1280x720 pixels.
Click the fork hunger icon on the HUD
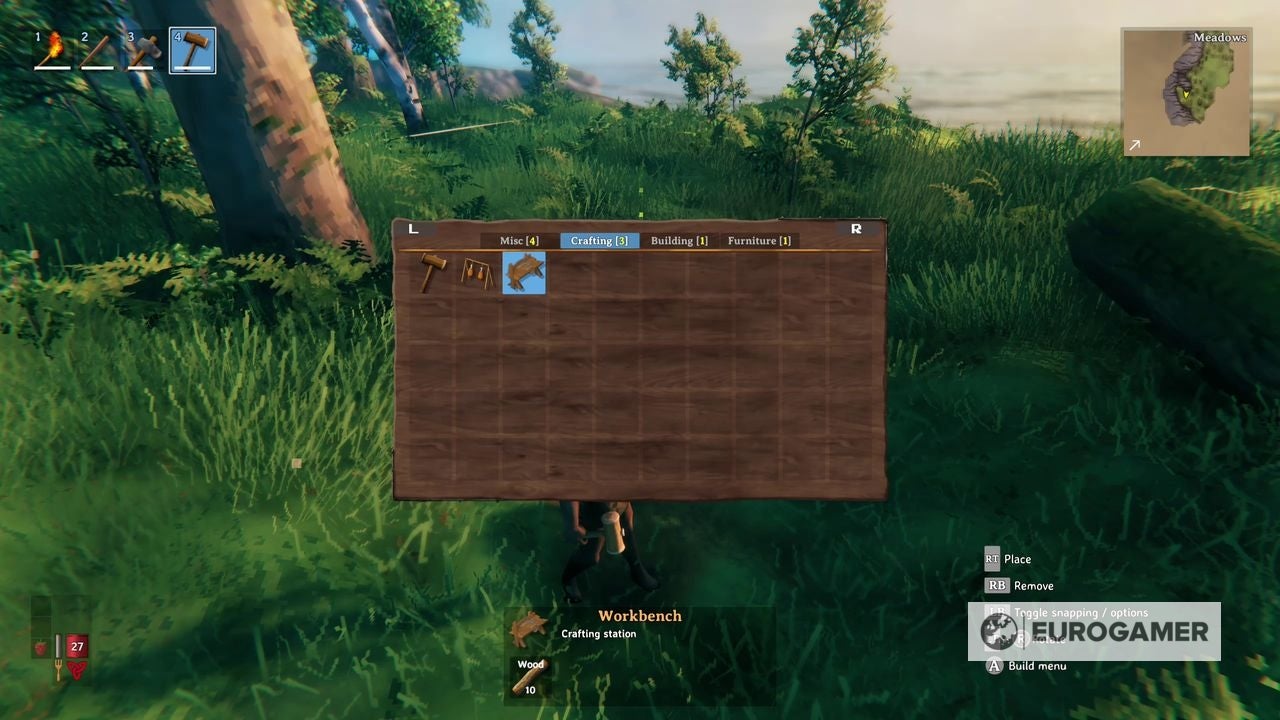coord(58,668)
